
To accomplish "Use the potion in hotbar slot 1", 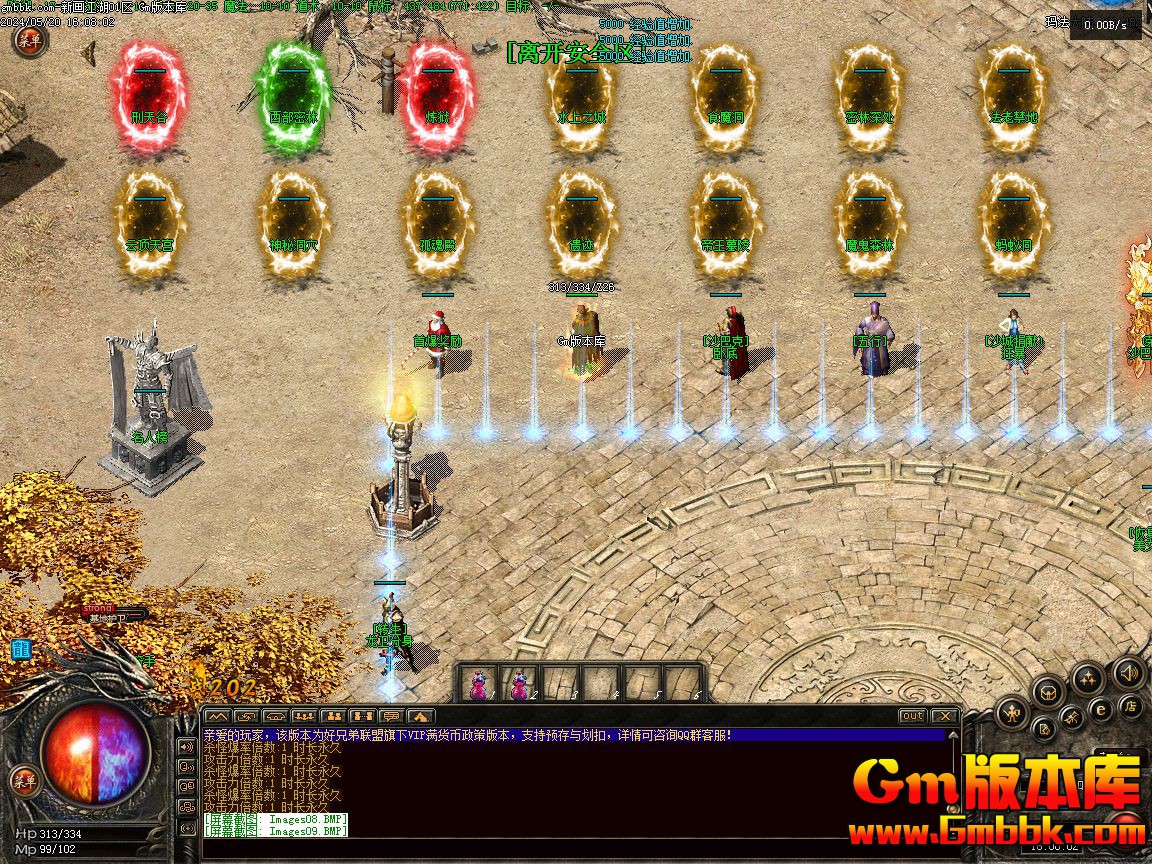I will coord(478,685).
